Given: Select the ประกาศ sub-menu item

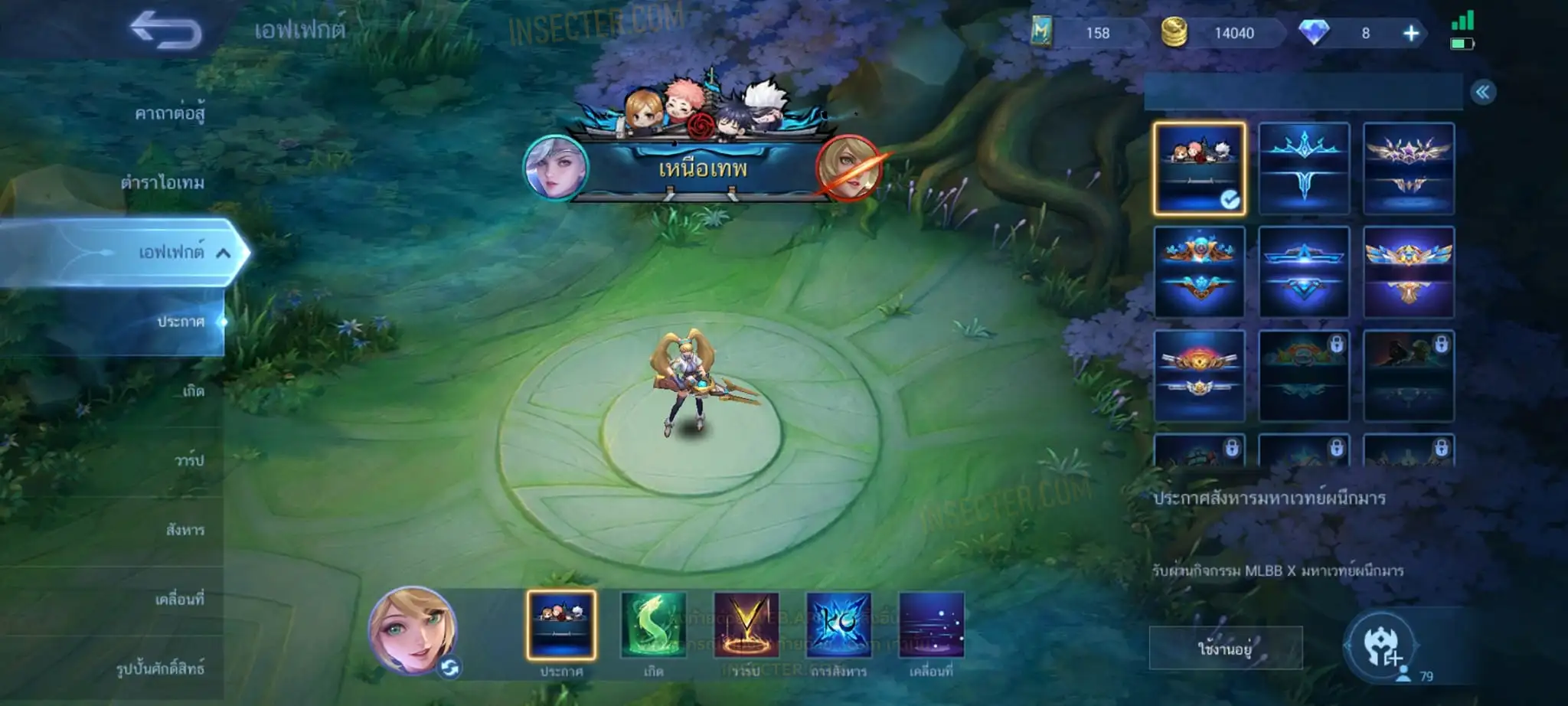Looking at the screenshot, I should click(181, 322).
